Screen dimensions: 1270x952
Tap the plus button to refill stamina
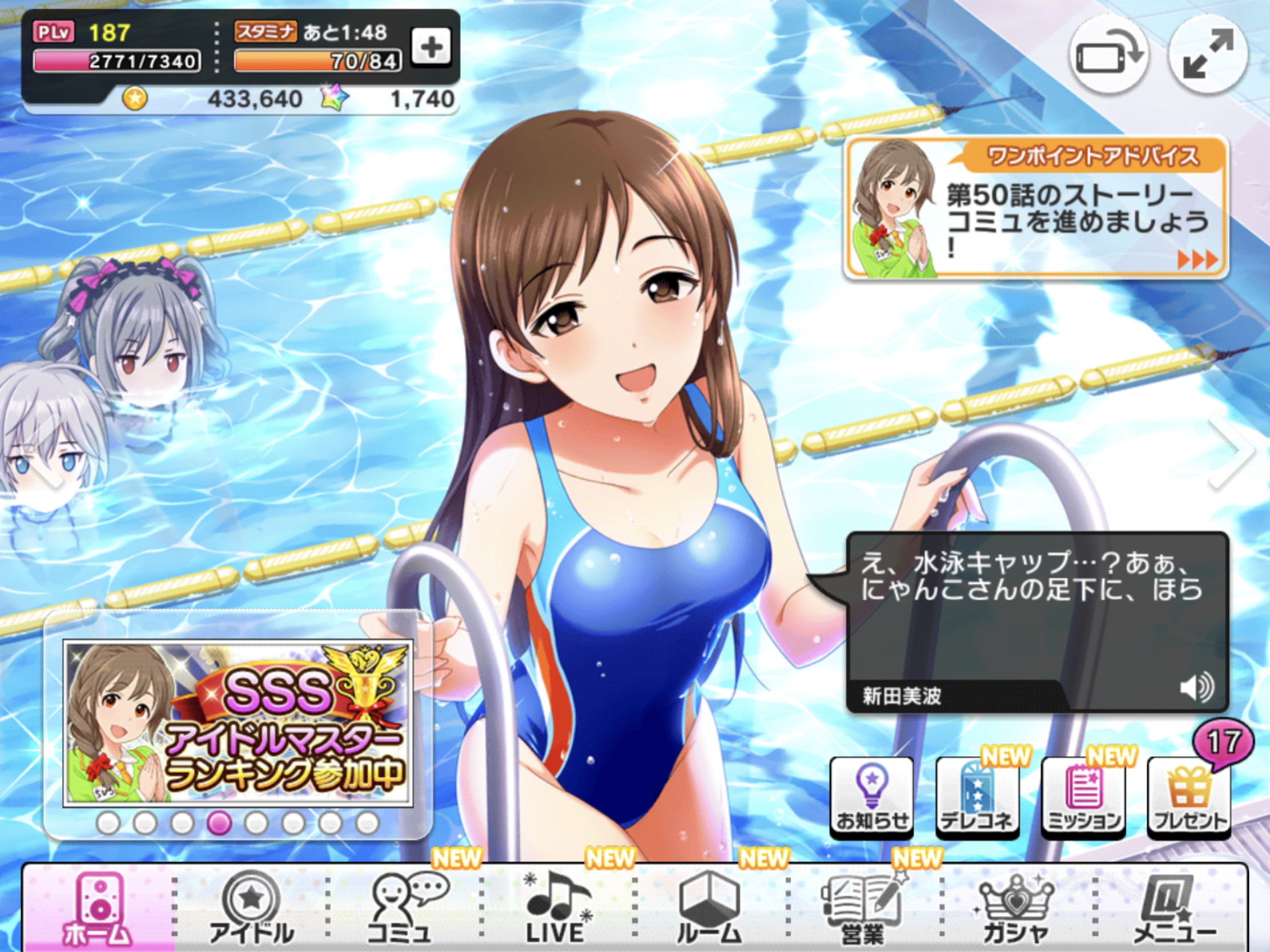point(431,47)
